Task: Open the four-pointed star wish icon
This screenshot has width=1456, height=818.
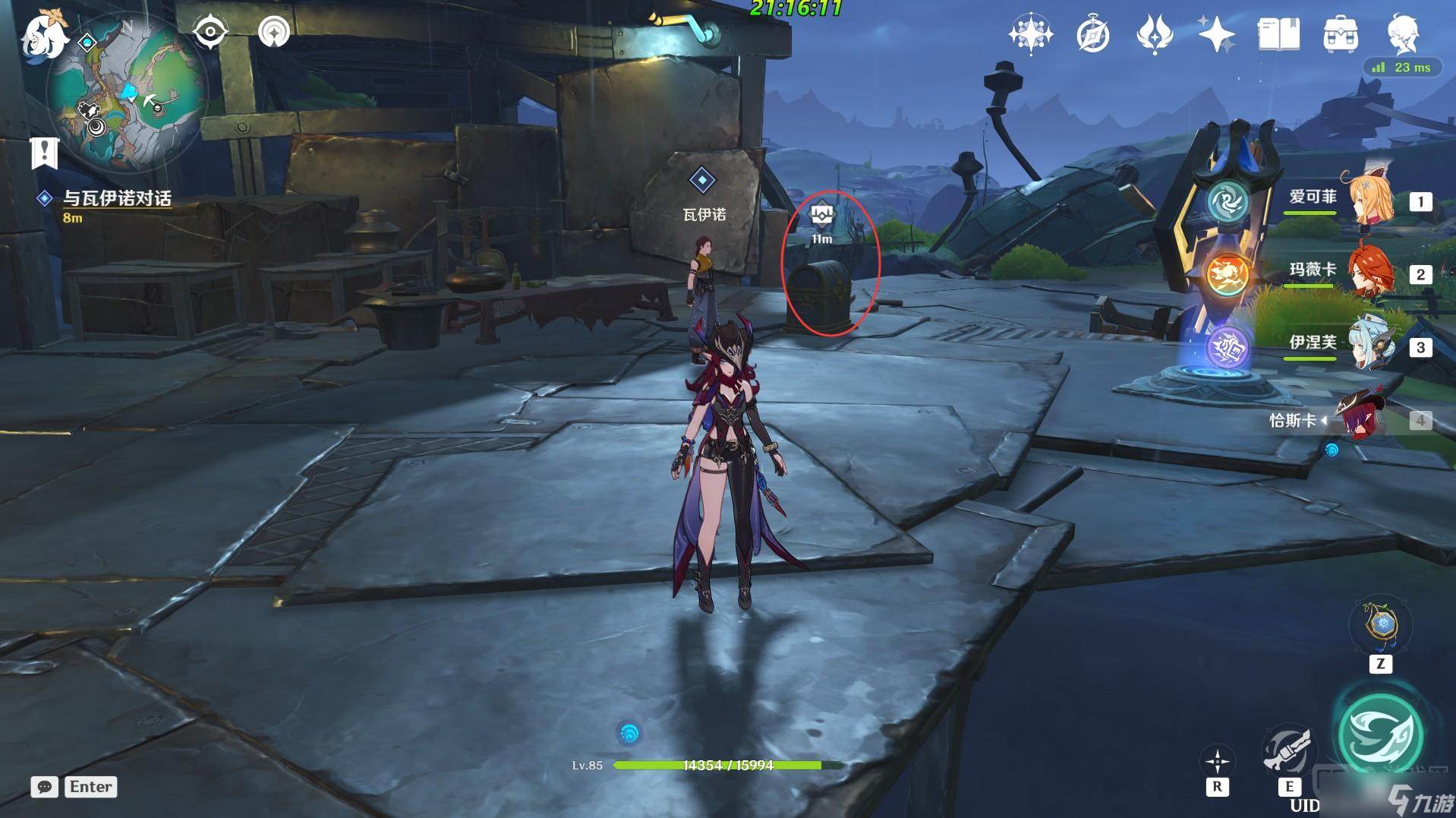Action: (x=1030, y=34)
